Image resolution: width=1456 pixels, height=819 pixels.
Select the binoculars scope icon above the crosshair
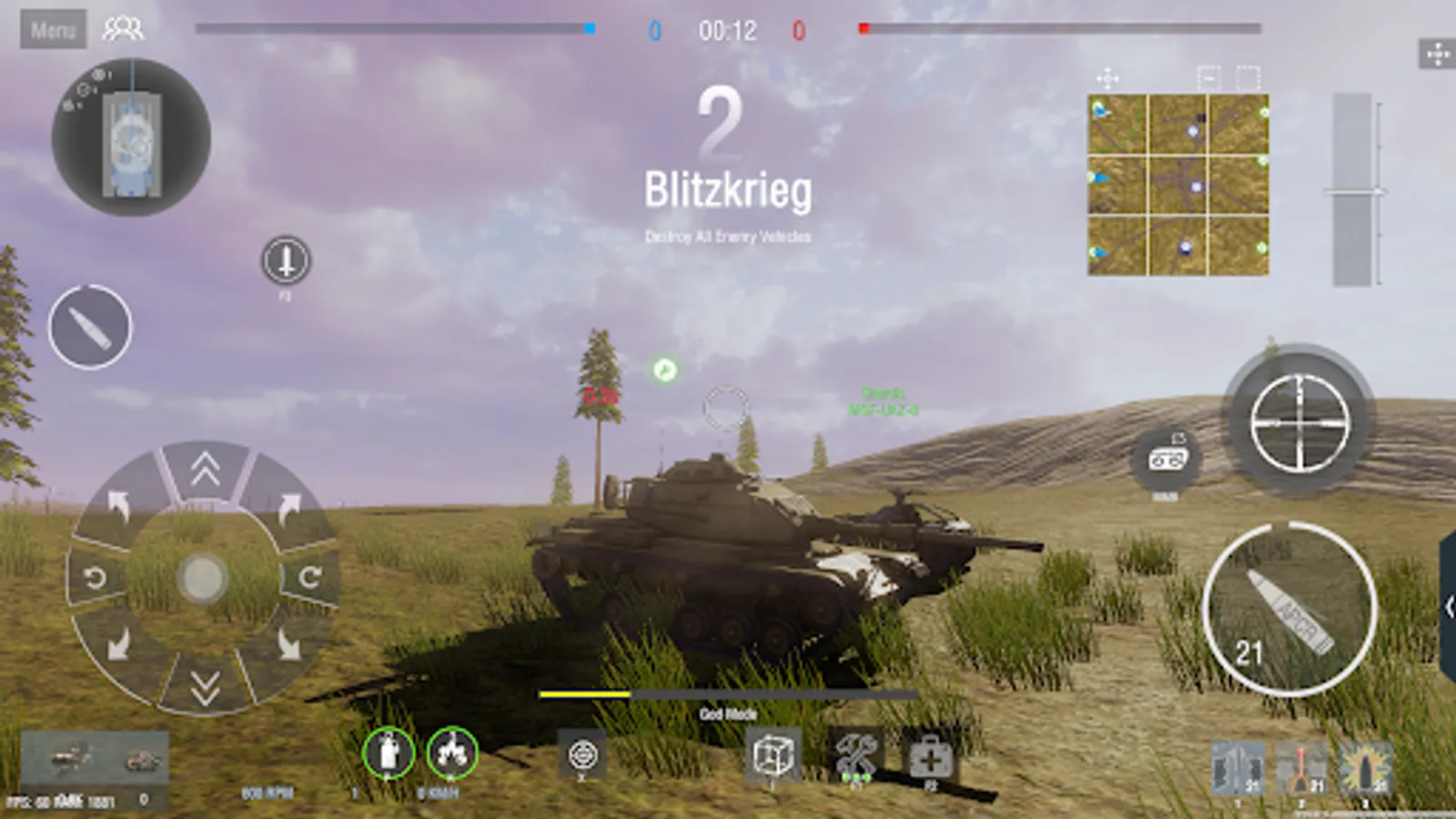1168,462
